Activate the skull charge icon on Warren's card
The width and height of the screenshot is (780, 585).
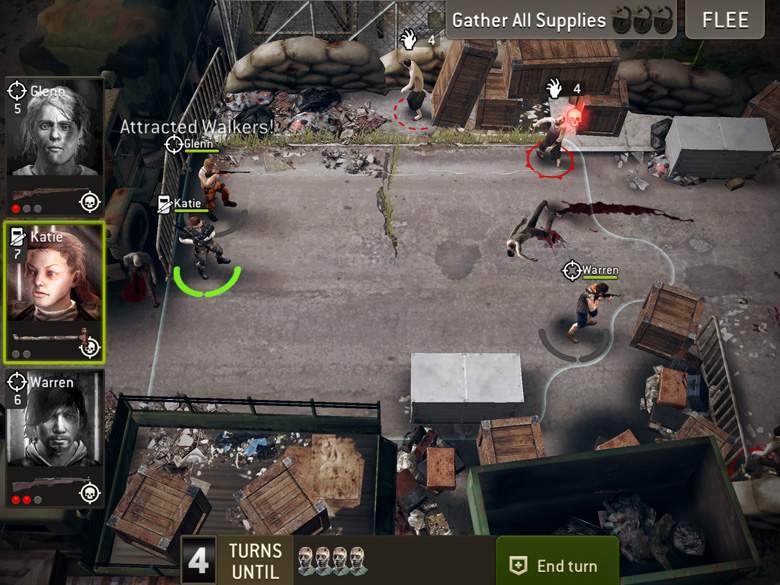point(90,492)
